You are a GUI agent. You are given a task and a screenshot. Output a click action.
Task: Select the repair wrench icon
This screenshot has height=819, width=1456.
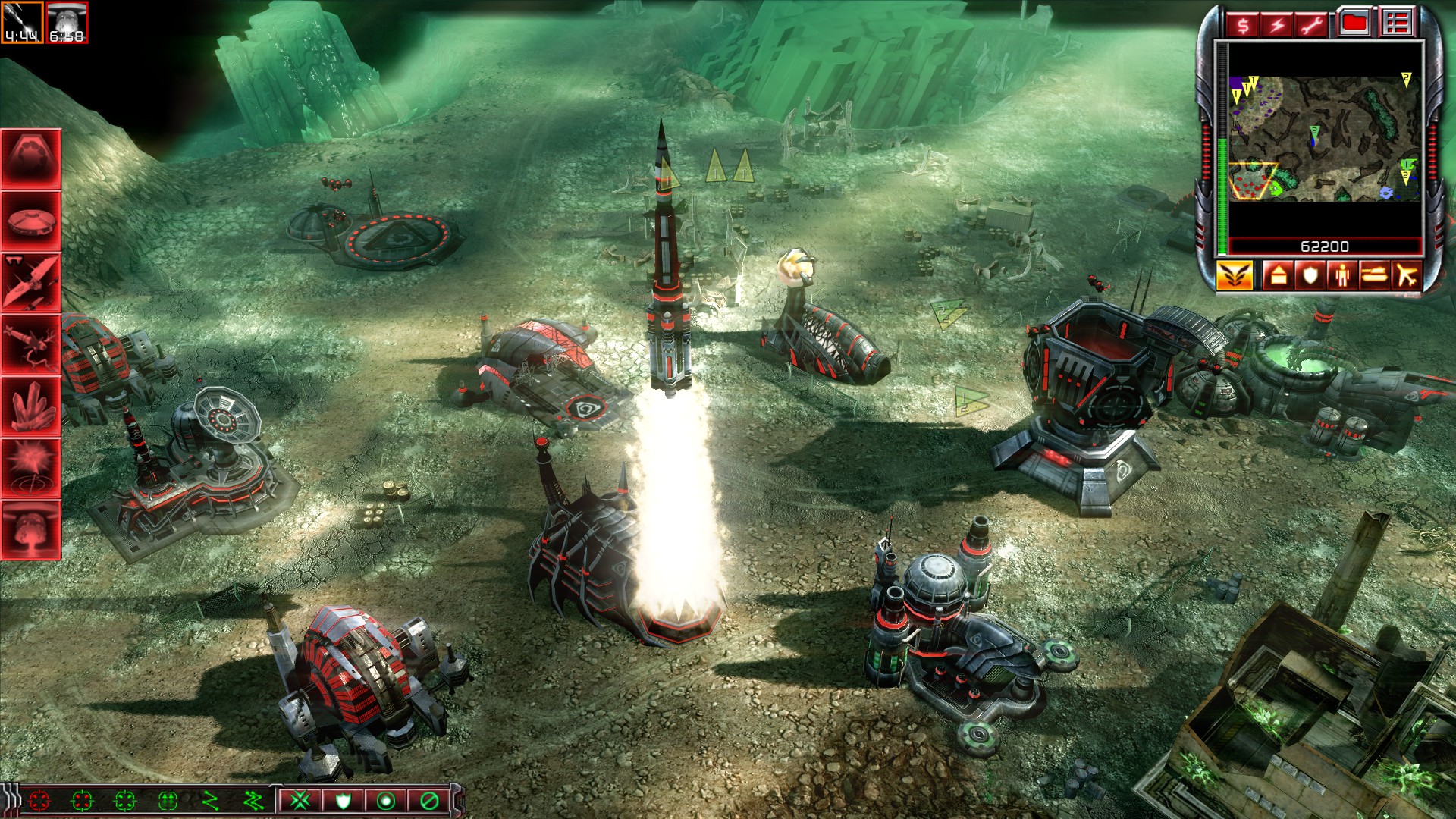tap(1313, 25)
